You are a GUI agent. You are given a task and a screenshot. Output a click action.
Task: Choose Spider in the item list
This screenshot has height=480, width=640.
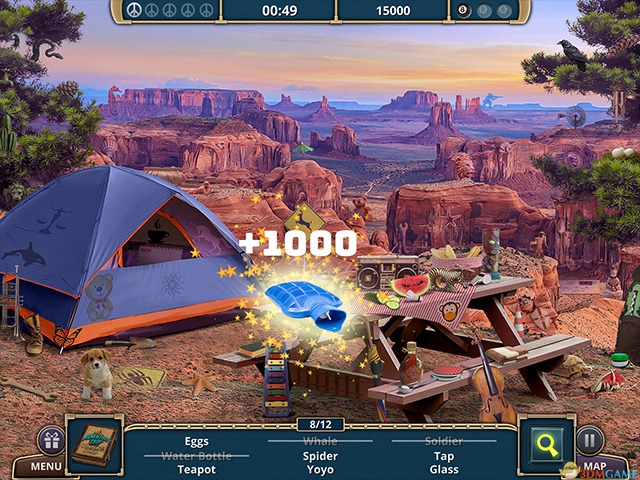(x=320, y=455)
